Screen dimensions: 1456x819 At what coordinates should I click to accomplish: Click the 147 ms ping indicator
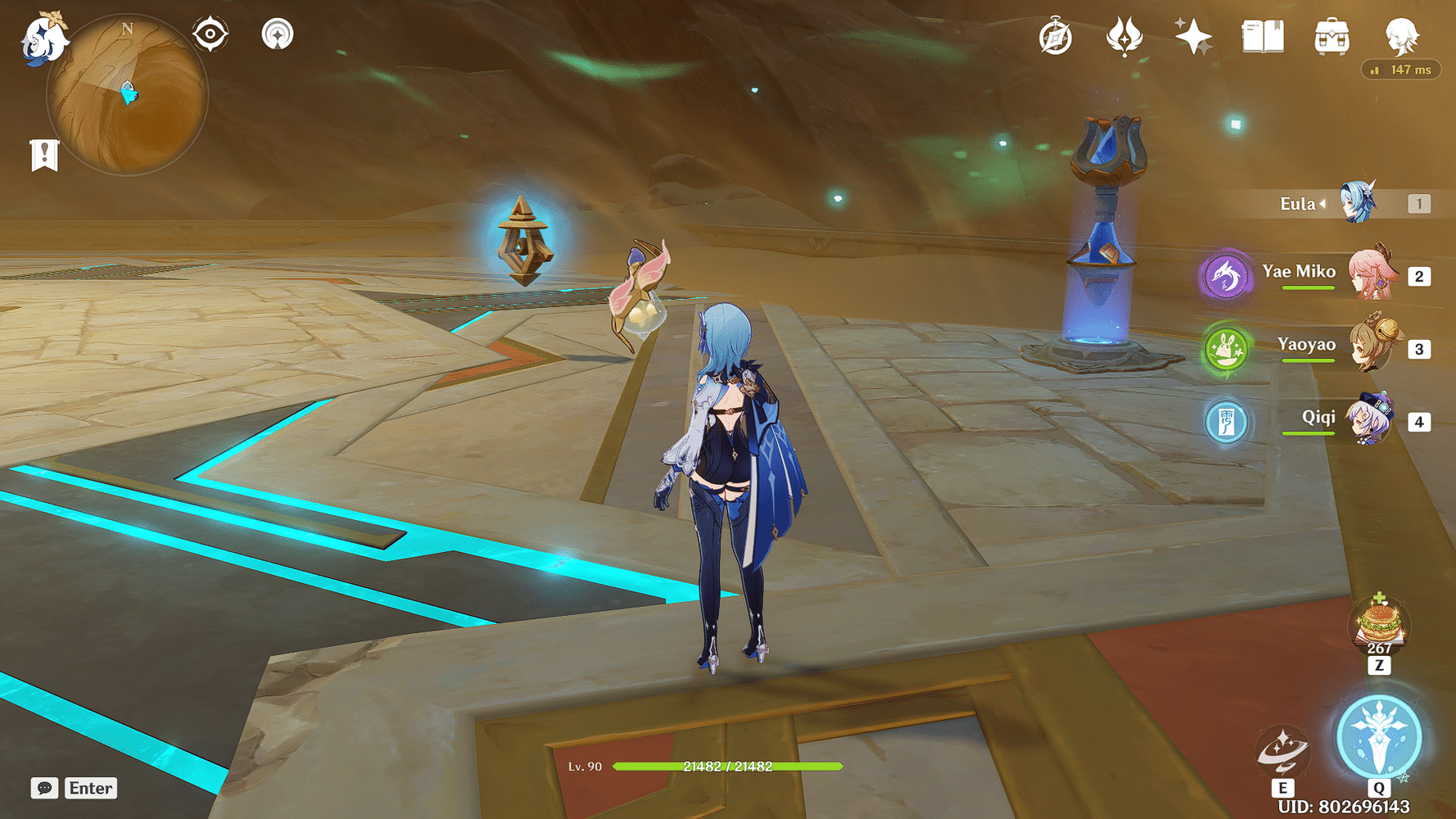coord(1403,70)
